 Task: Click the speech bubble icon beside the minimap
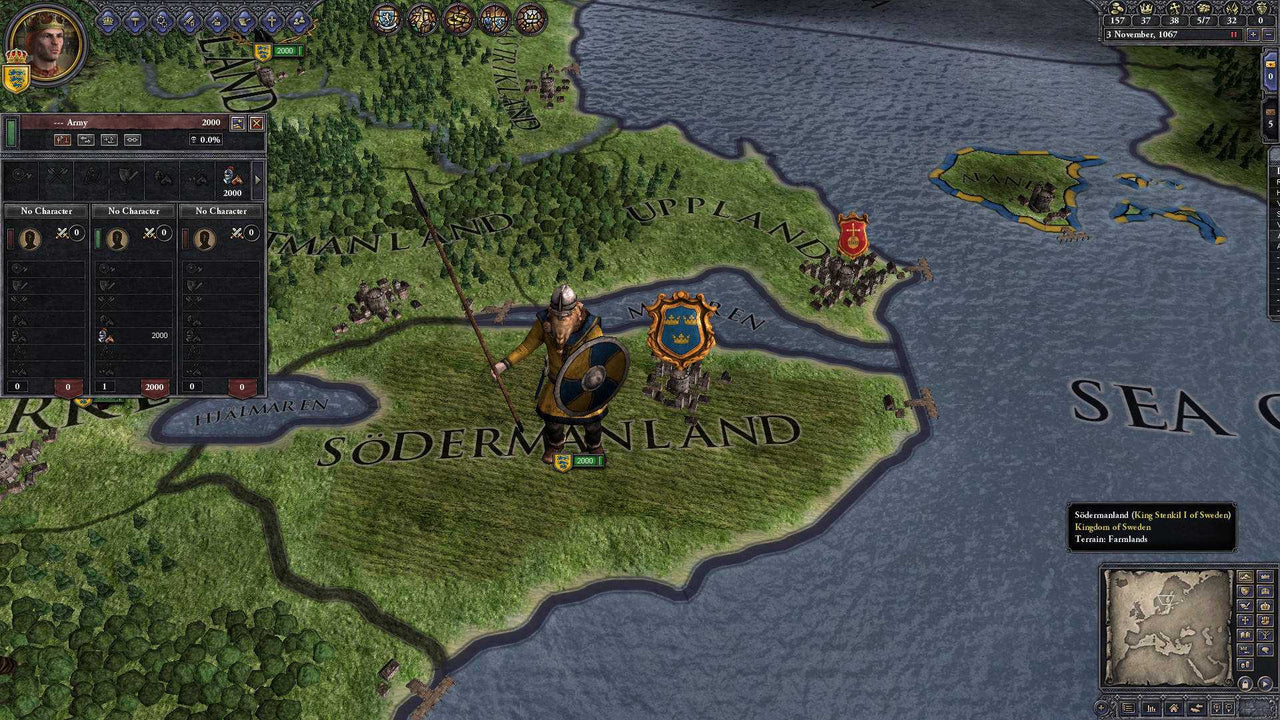[x=1263, y=648]
